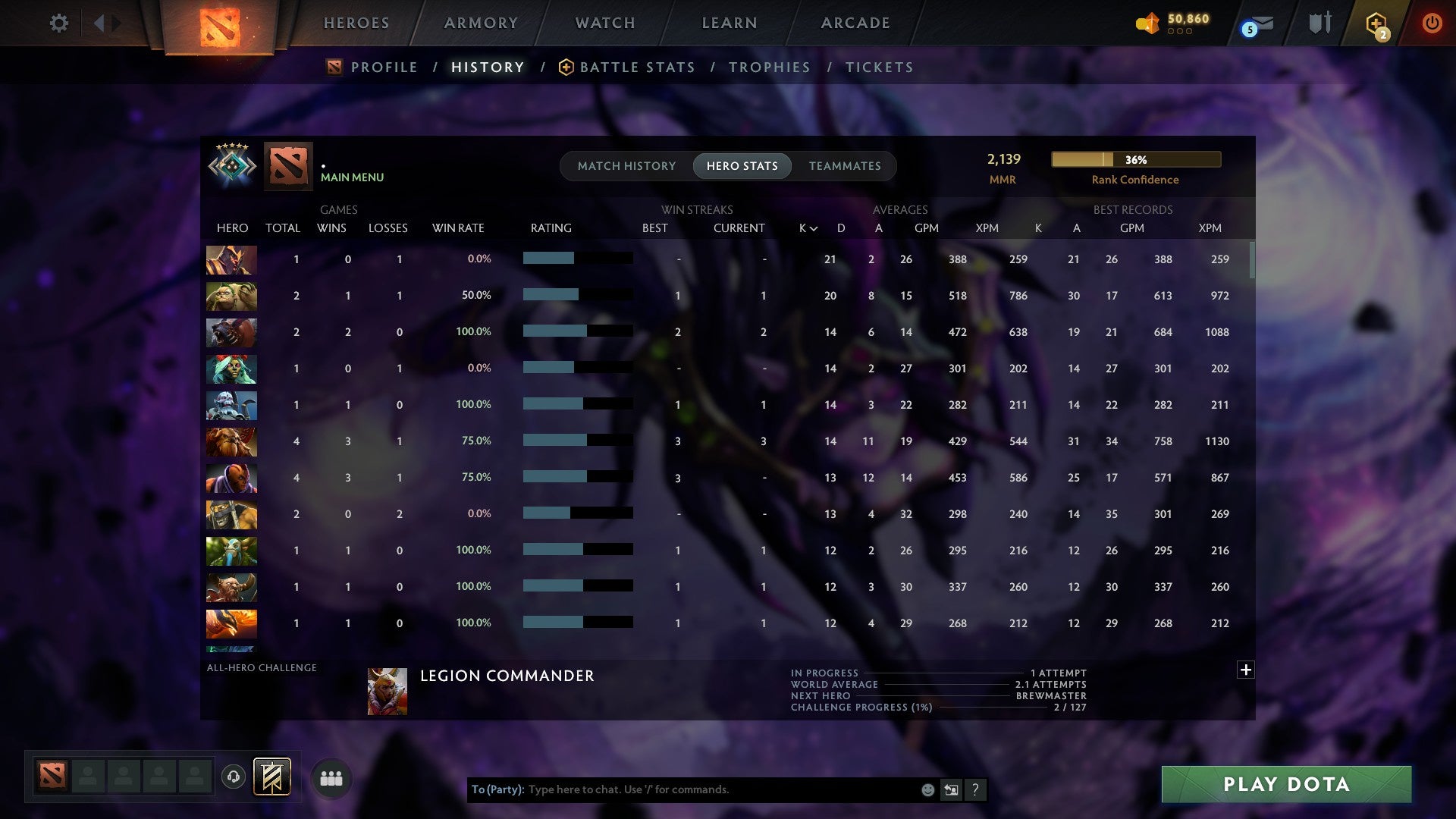Click the red power button icon
Image resolution: width=1456 pixels, height=819 pixels.
pyautogui.click(x=1432, y=24)
